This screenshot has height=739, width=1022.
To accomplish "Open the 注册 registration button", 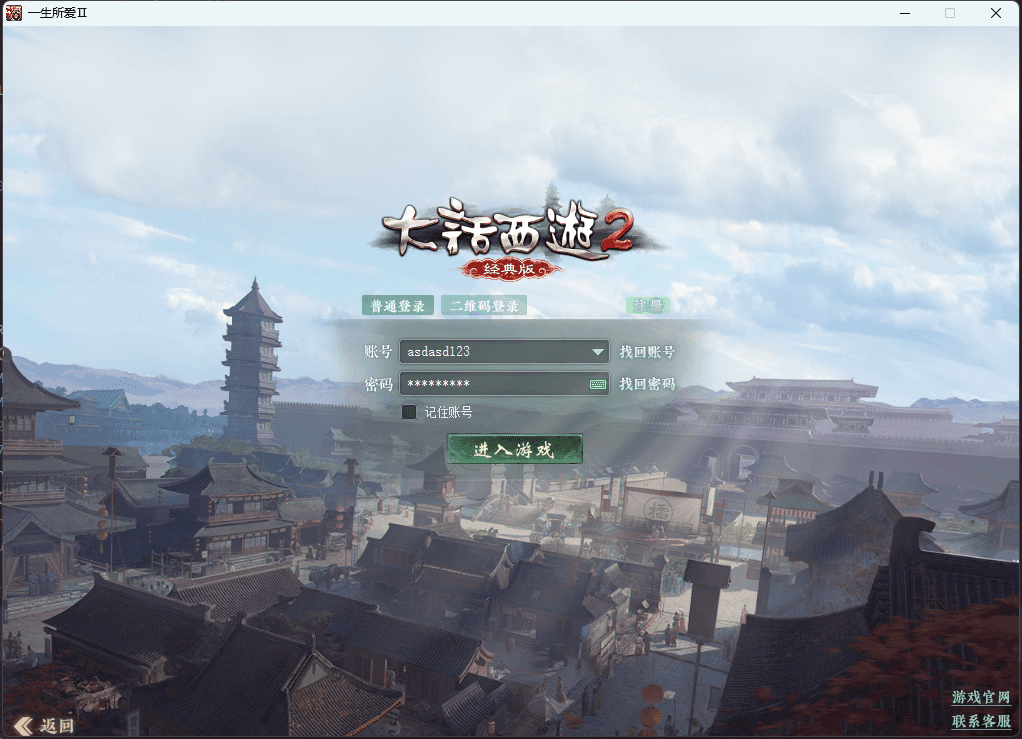I will (x=648, y=306).
